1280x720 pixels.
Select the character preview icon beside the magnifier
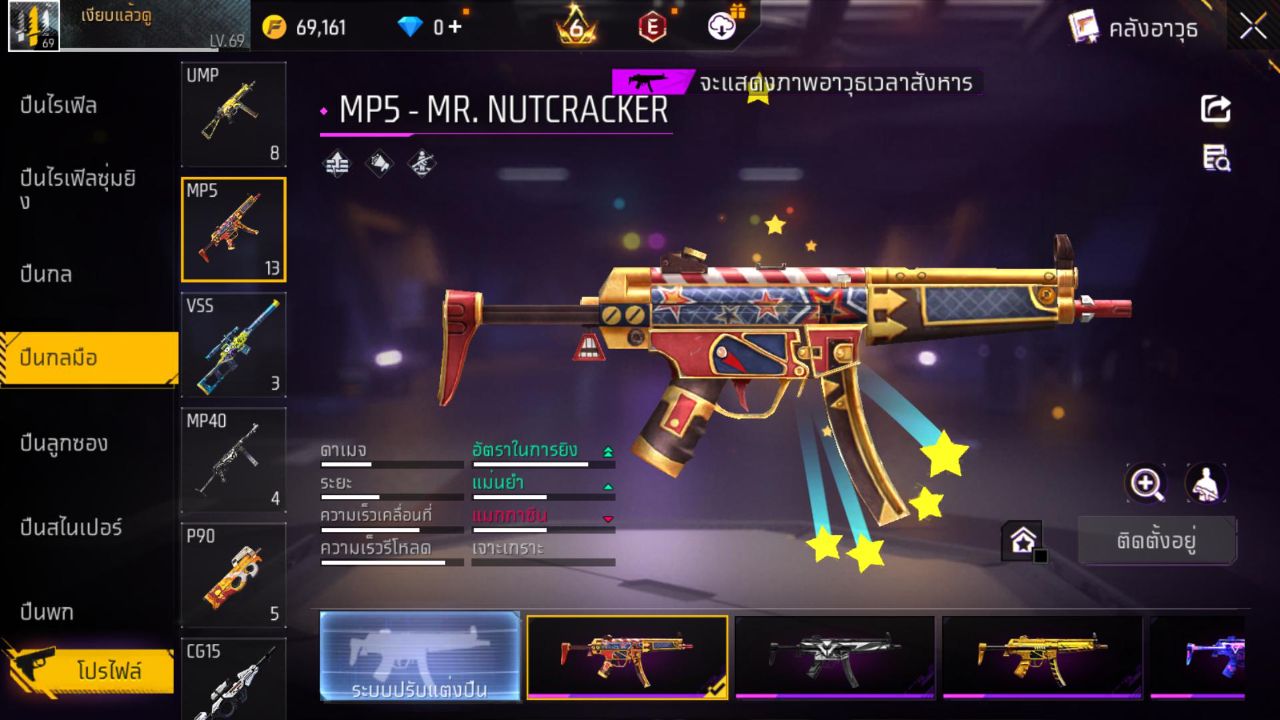pyautogui.click(x=1205, y=484)
